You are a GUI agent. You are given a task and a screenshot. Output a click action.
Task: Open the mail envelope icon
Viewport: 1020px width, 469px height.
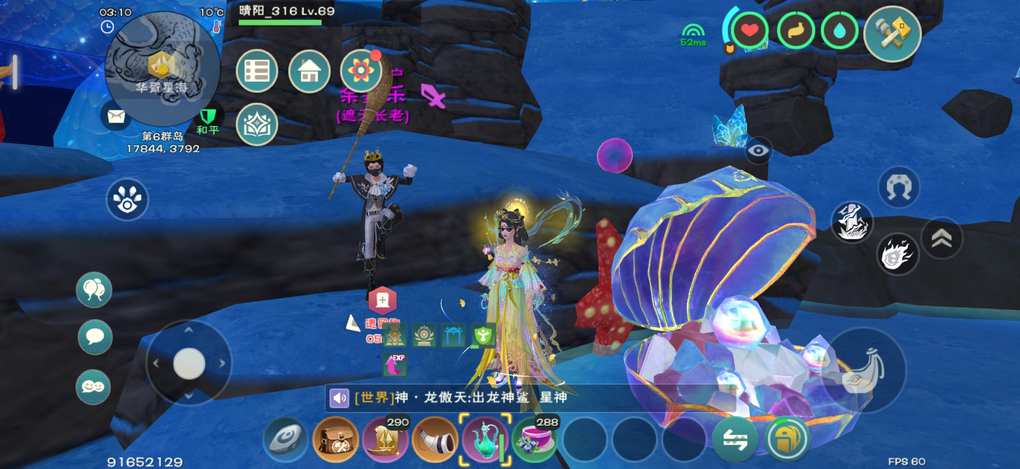pos(119,117)
